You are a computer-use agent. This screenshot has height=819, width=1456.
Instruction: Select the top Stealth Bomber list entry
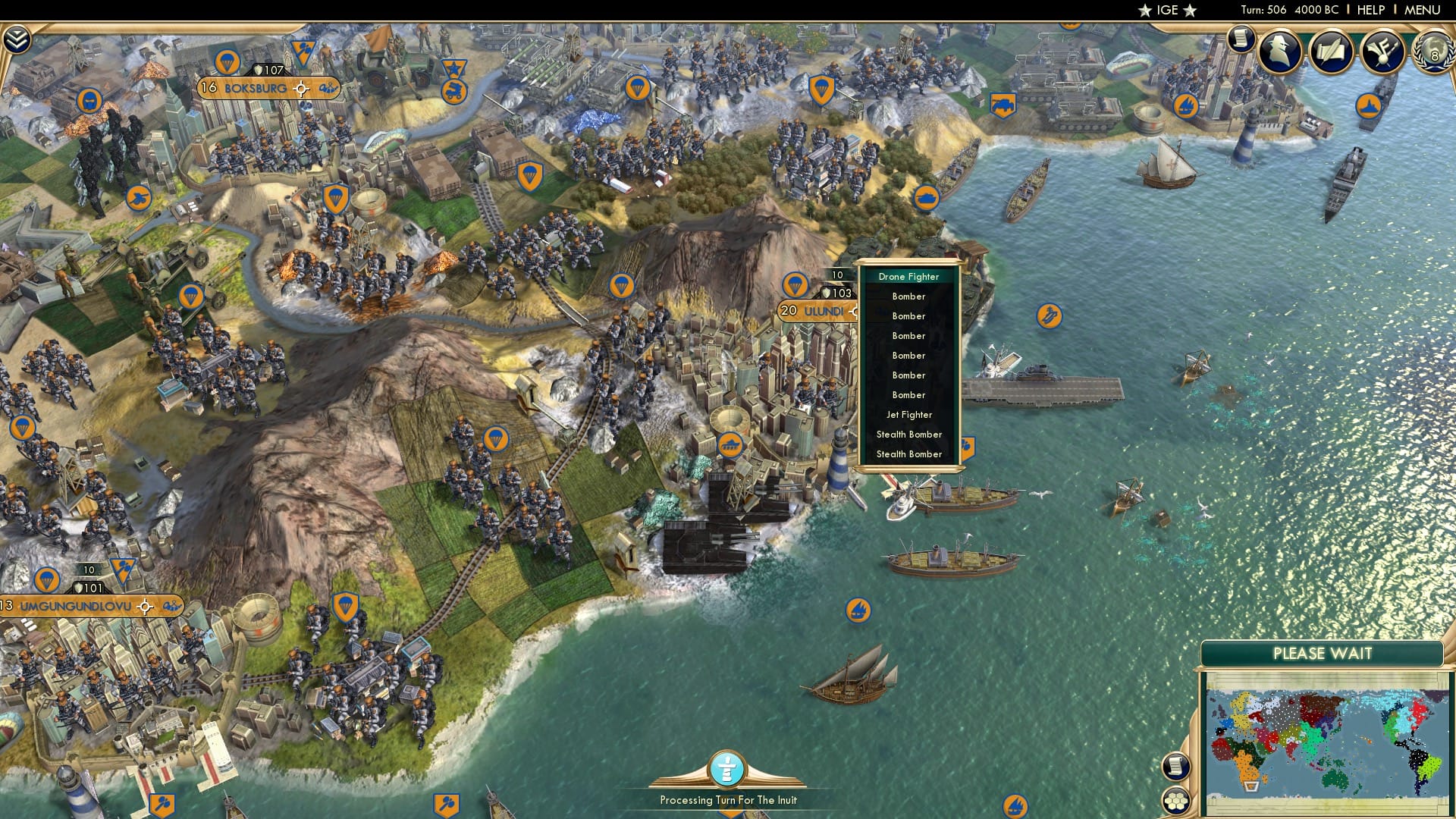[908, 434]
